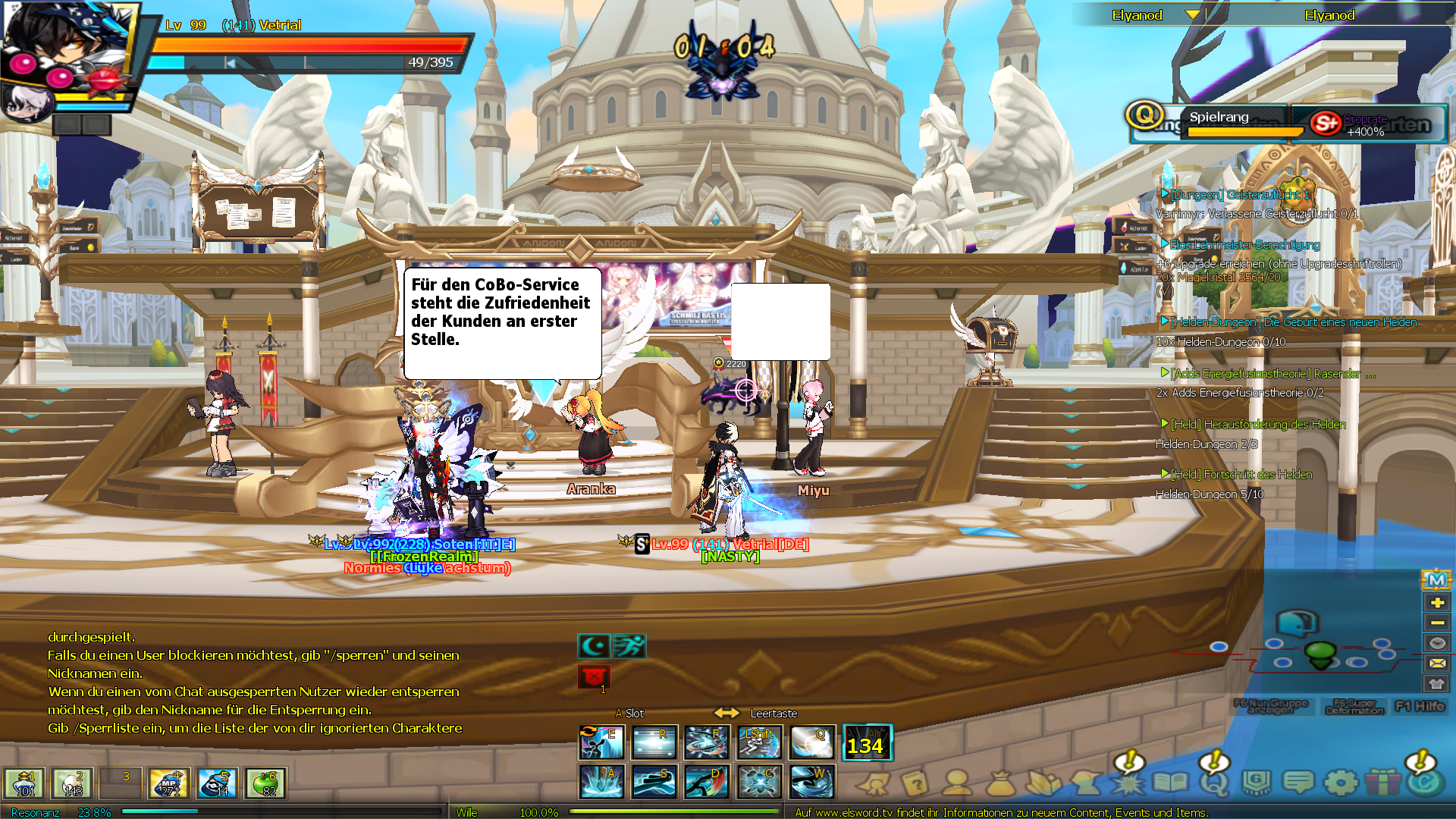Open the gift box menu icon
The height and width of the screenshot is (819, 1456).
pyautogui.click(x=1383, y=783)
